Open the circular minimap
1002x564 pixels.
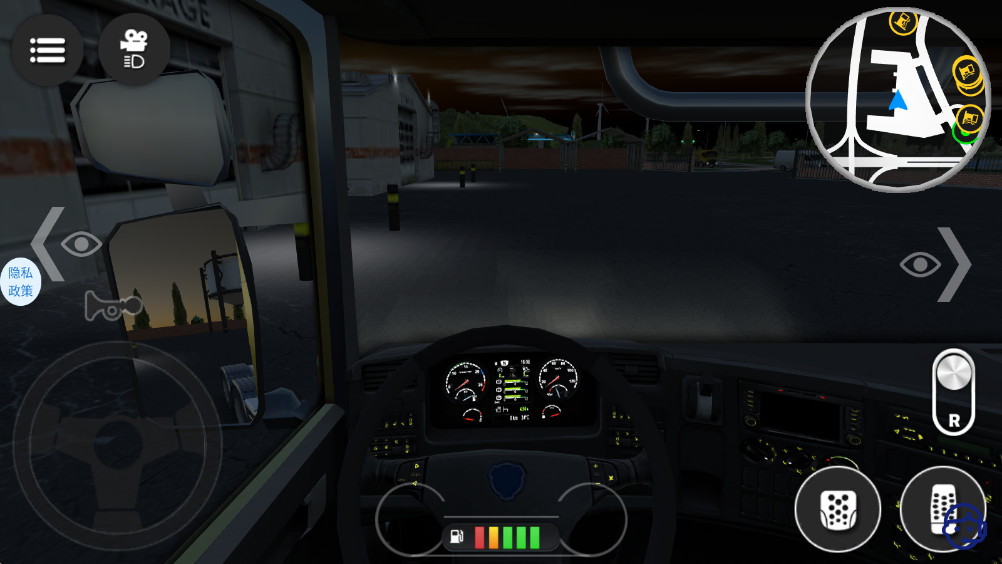(896, 100)
